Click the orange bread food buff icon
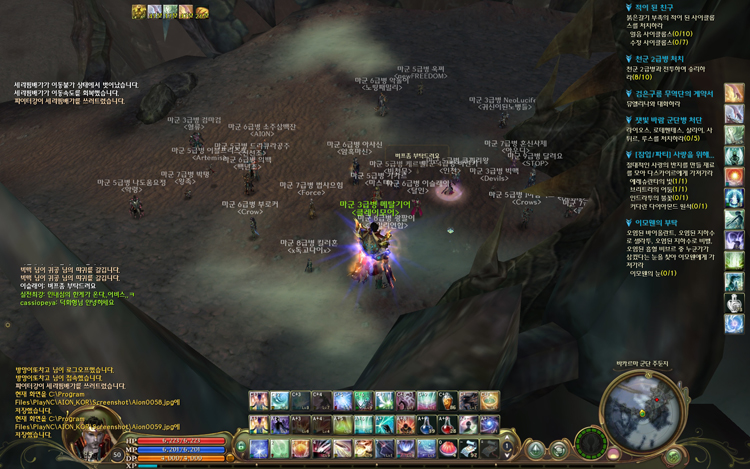This screenshot has width=750, height=469. tap(202, 12)
